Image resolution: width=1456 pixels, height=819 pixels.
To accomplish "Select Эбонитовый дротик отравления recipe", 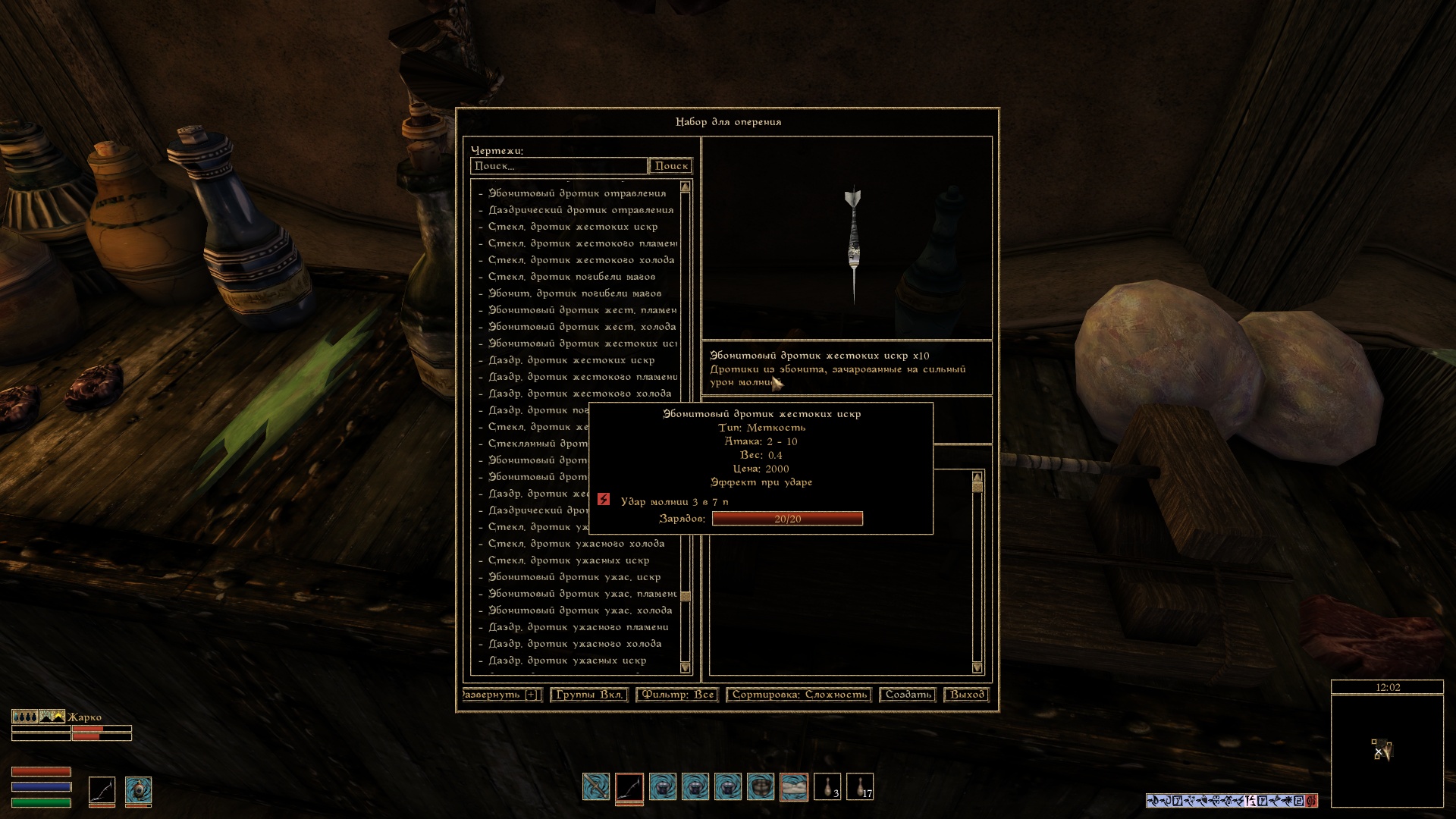I will [576, 193].
